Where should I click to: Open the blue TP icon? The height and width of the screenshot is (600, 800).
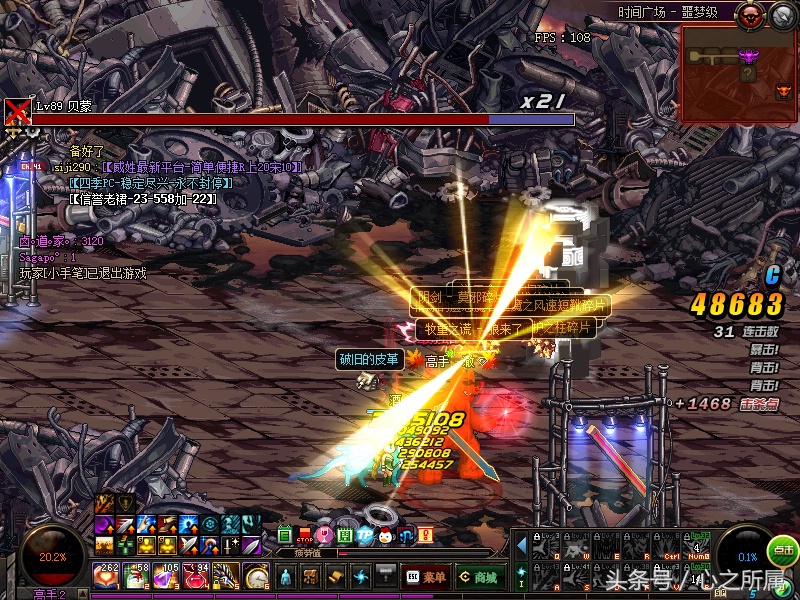(x=365, y=536)
